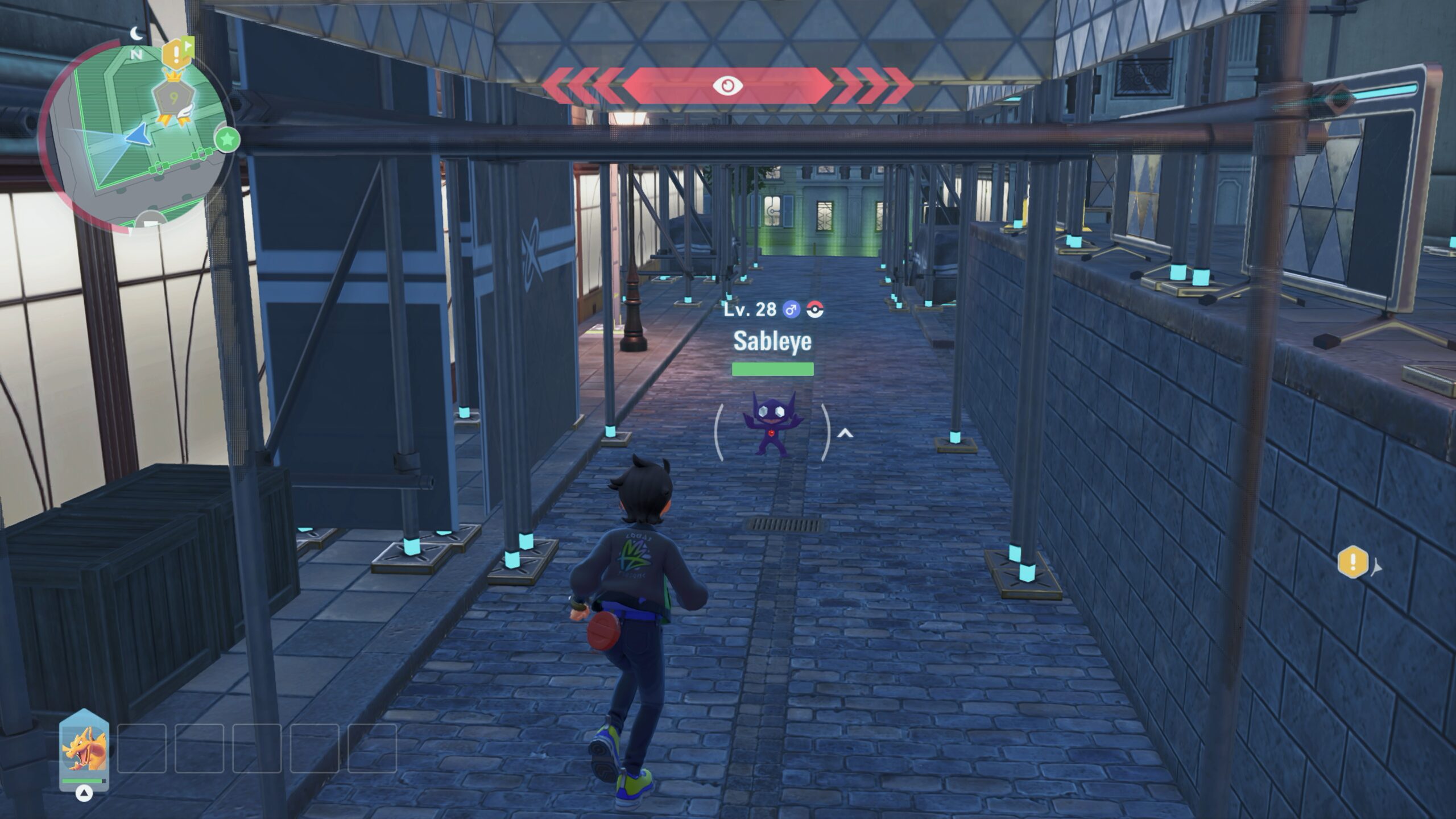
Task: Select the Sableye target name label
Action: (772, 341)
